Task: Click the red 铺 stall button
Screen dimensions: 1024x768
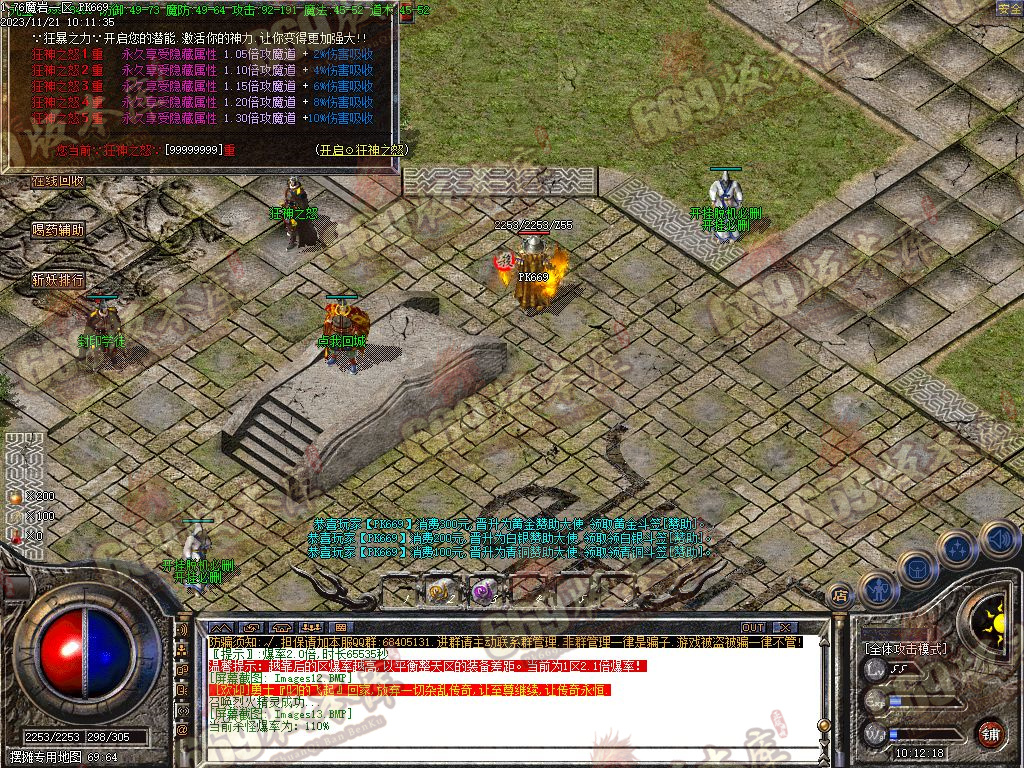Action: pyautogui.click(x=990, y=733)
